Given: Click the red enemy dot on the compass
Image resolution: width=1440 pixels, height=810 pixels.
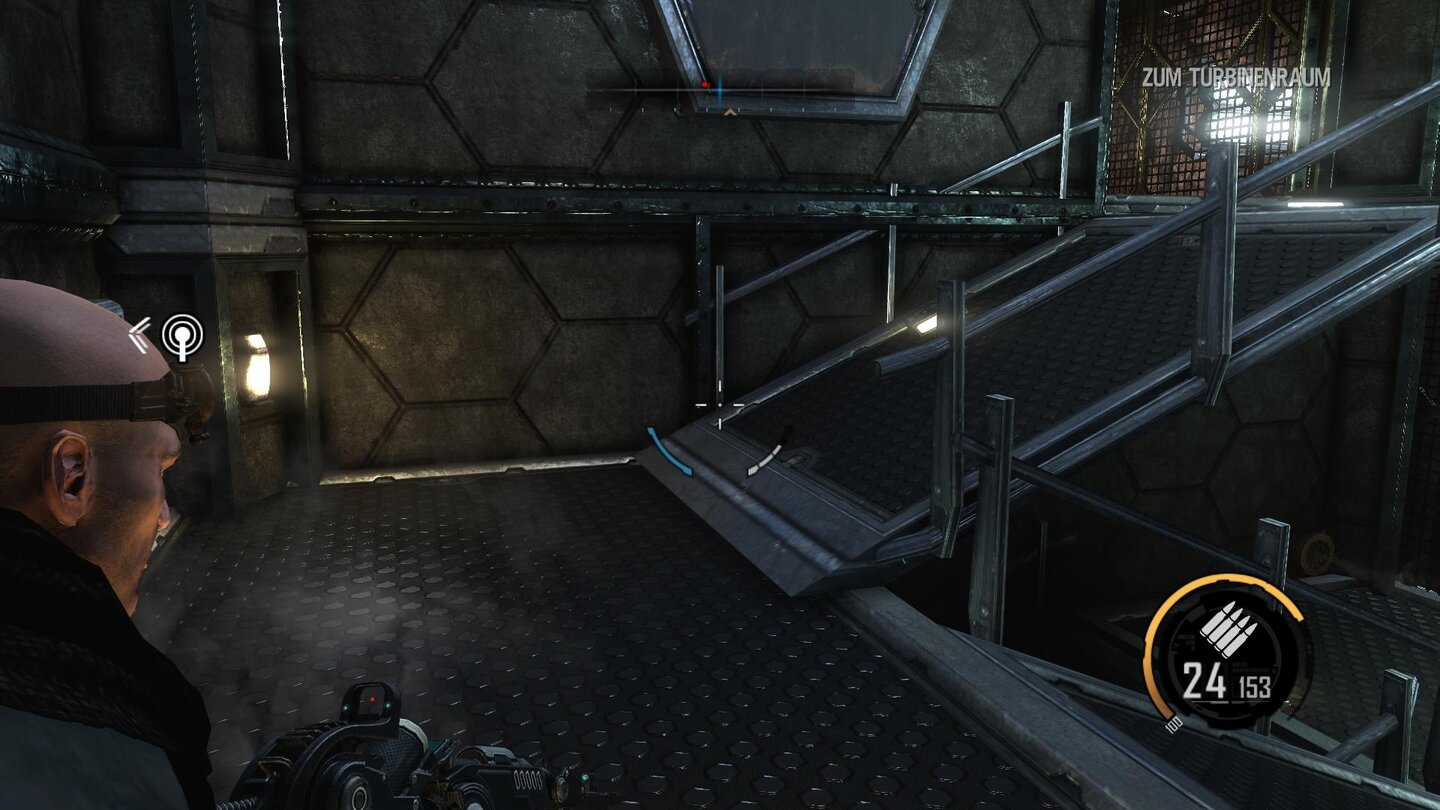Looking at the screenshot, I should point(706,84).
